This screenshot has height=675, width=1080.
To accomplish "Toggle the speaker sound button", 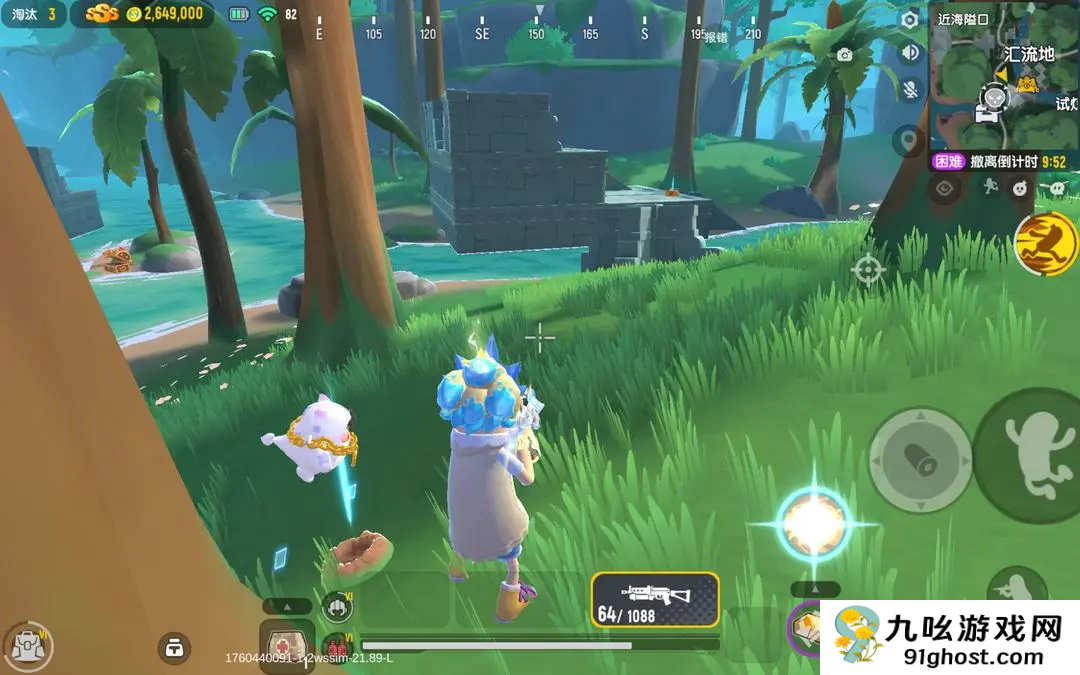I will pos(910,53).
